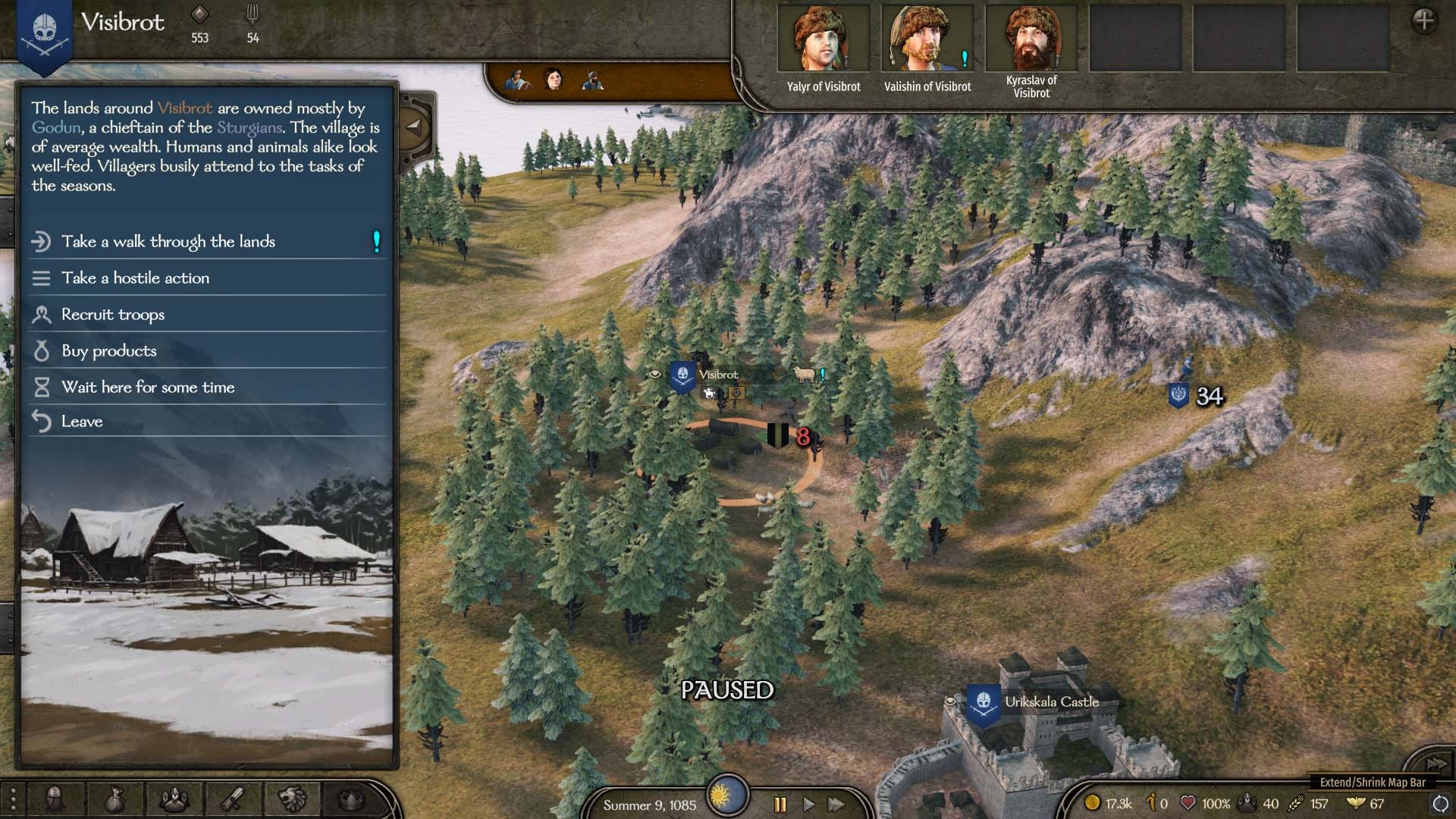The height and width of the screenshot is (819, 1456).
Task: Open the Character screen helmet icon
Action: (55, 799)
